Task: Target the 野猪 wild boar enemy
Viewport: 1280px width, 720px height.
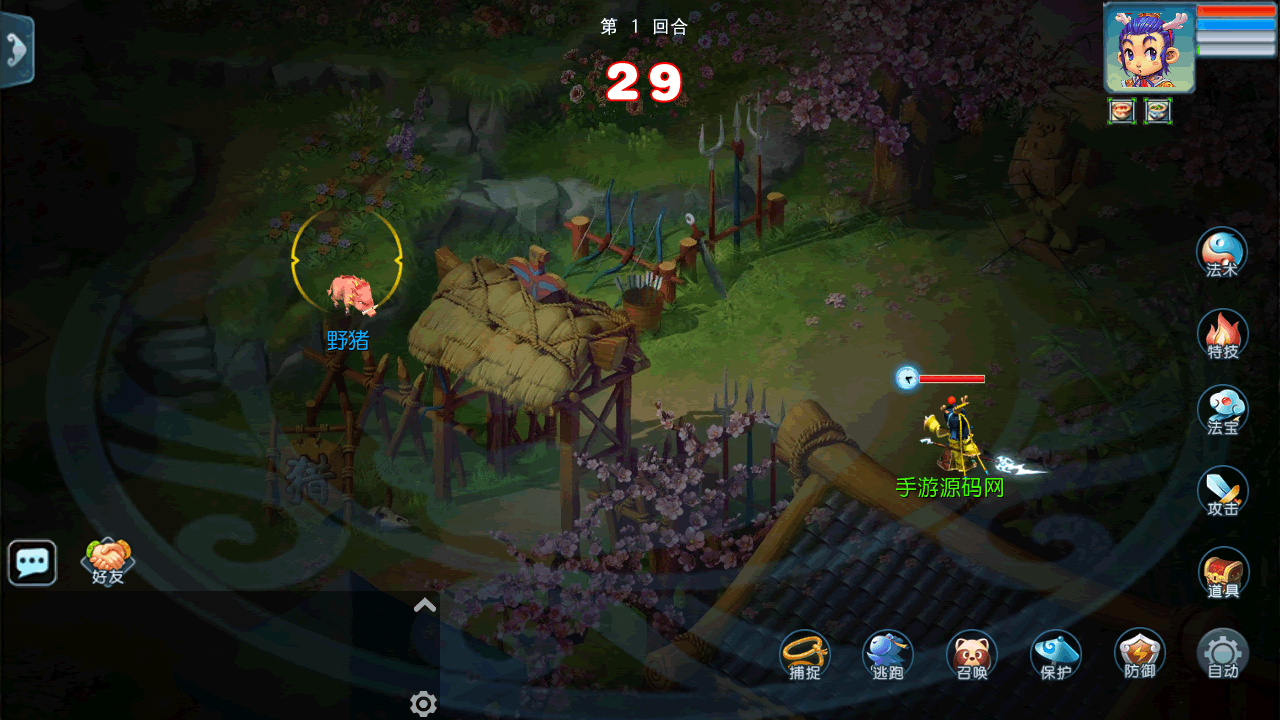Action: point(350,293)
